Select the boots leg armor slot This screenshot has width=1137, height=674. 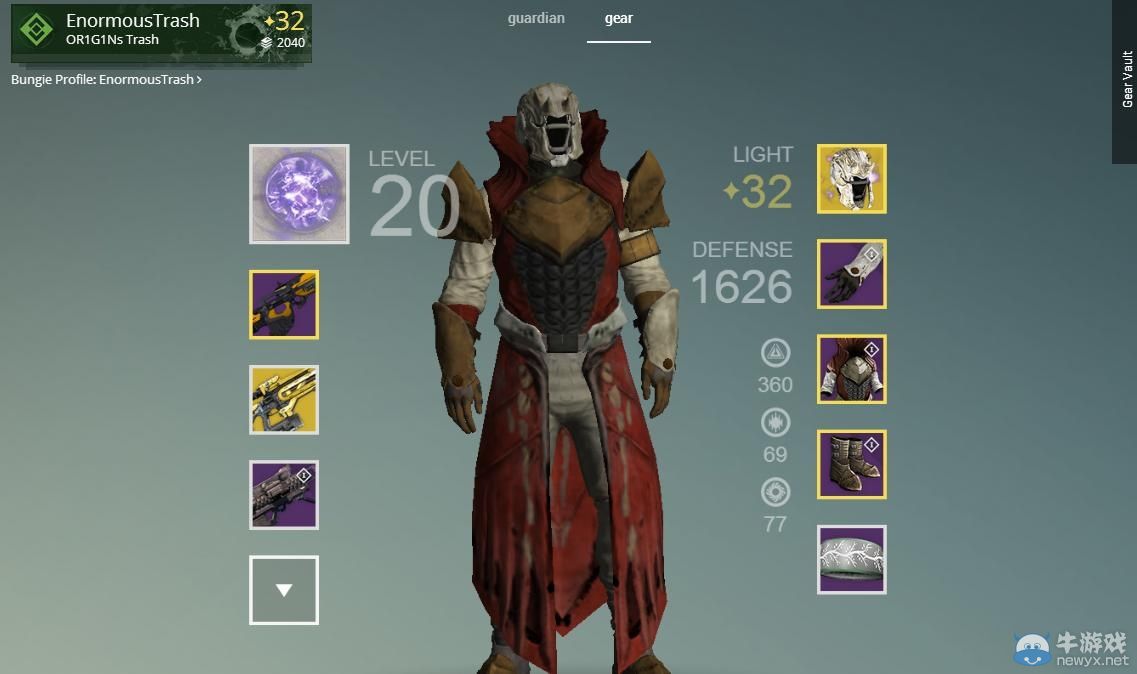pos(852,465)
